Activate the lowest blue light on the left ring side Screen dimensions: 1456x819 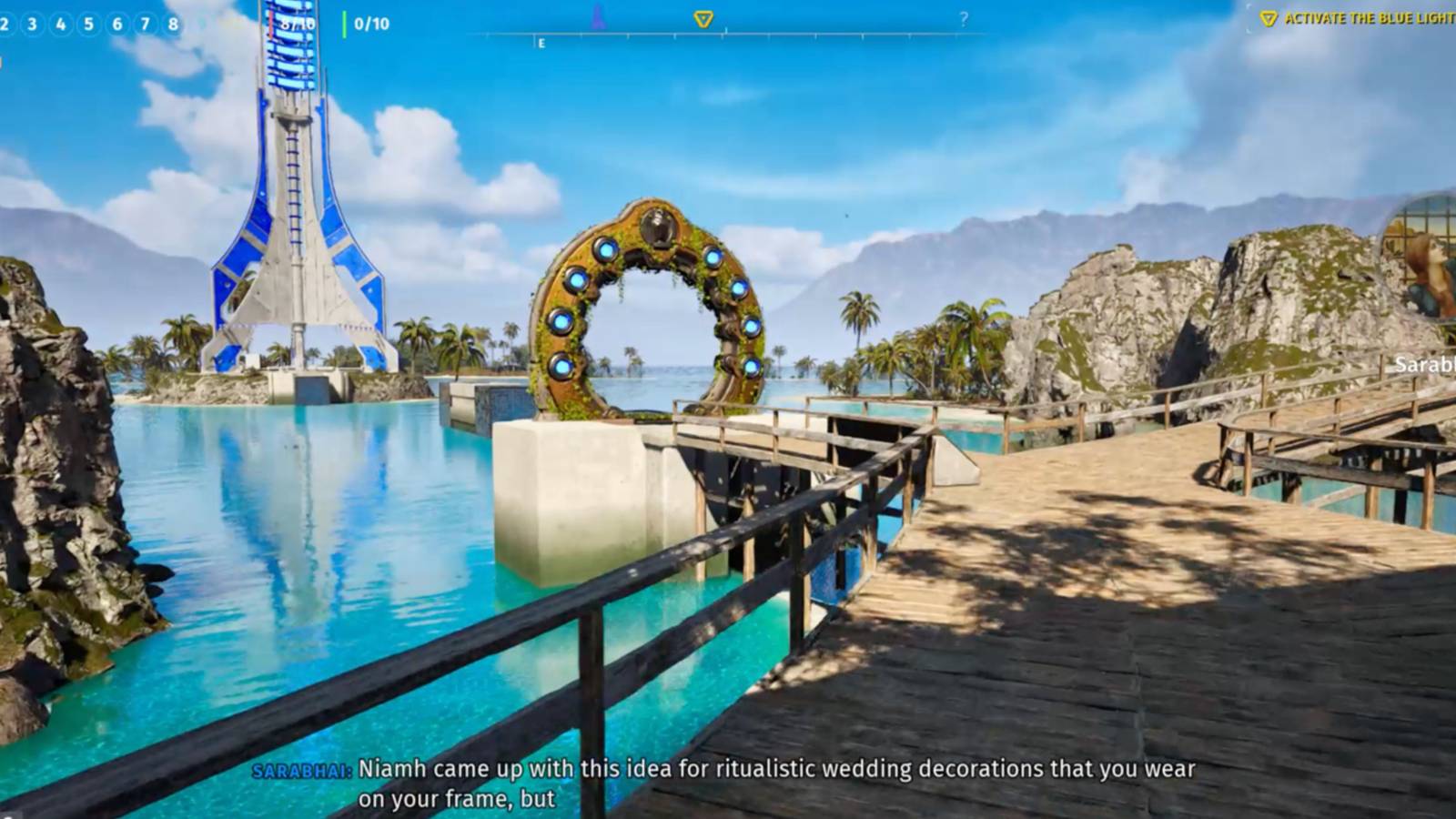point(561,367)
